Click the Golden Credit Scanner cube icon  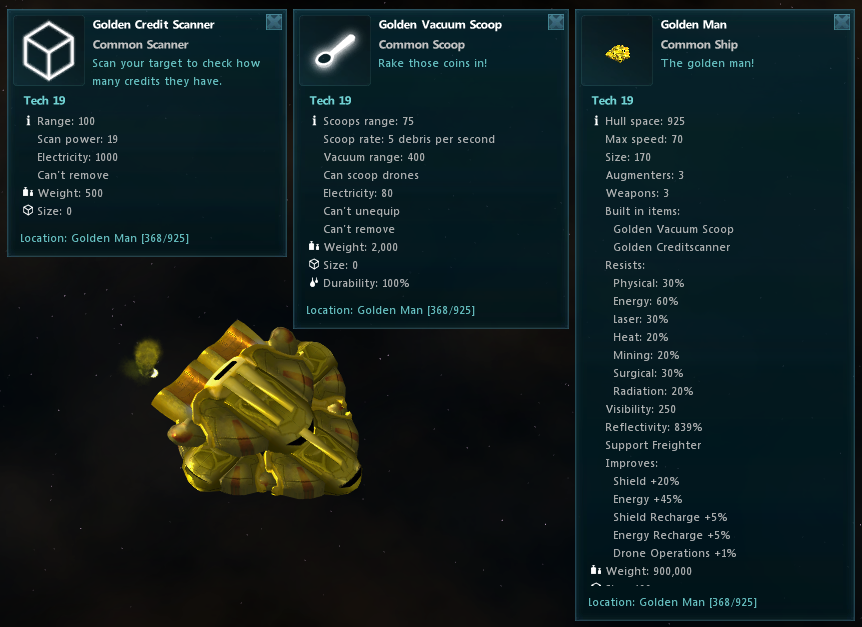(x=49, y=50)
